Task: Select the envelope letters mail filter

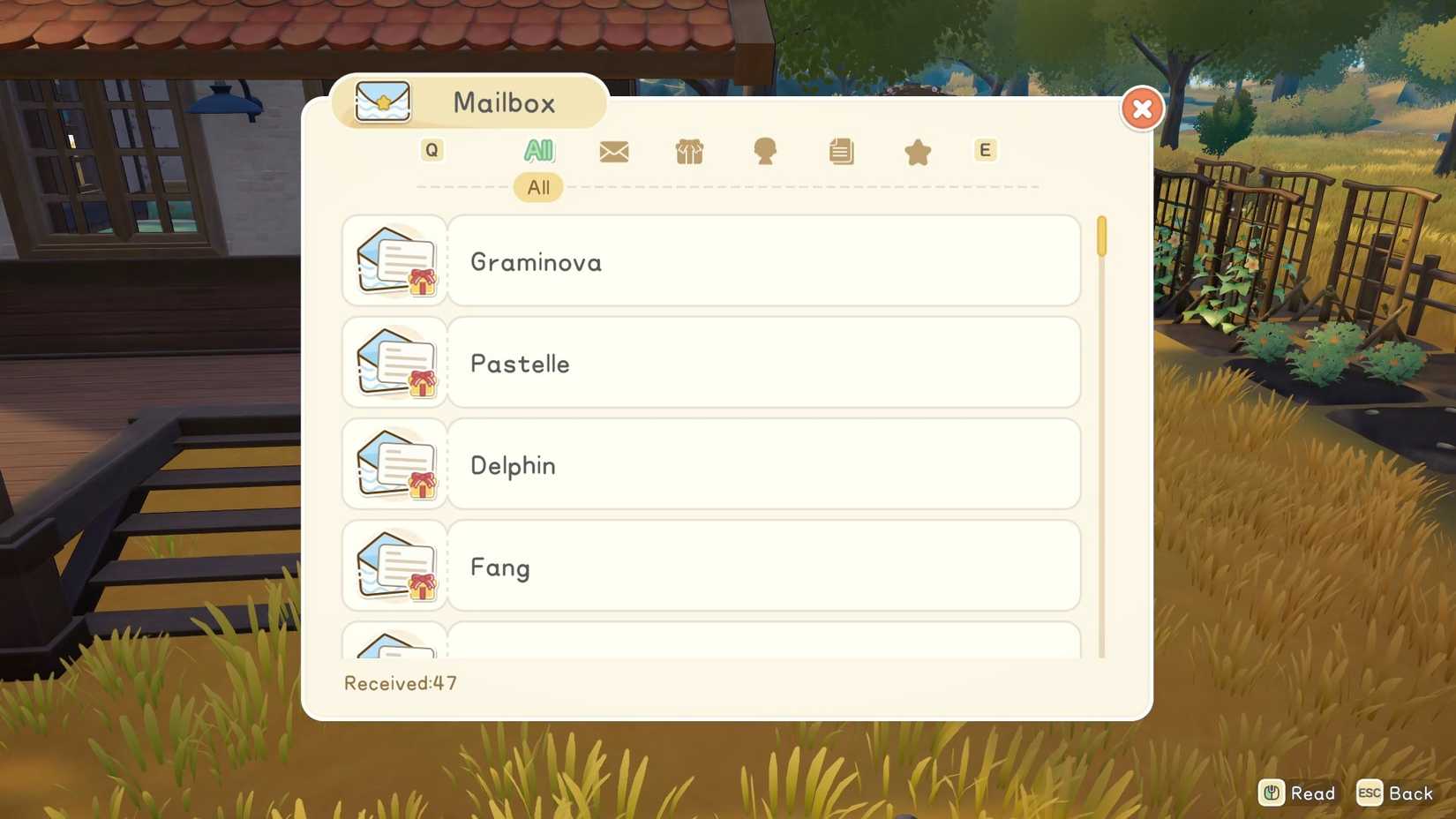Action: (x=613, y=151)
